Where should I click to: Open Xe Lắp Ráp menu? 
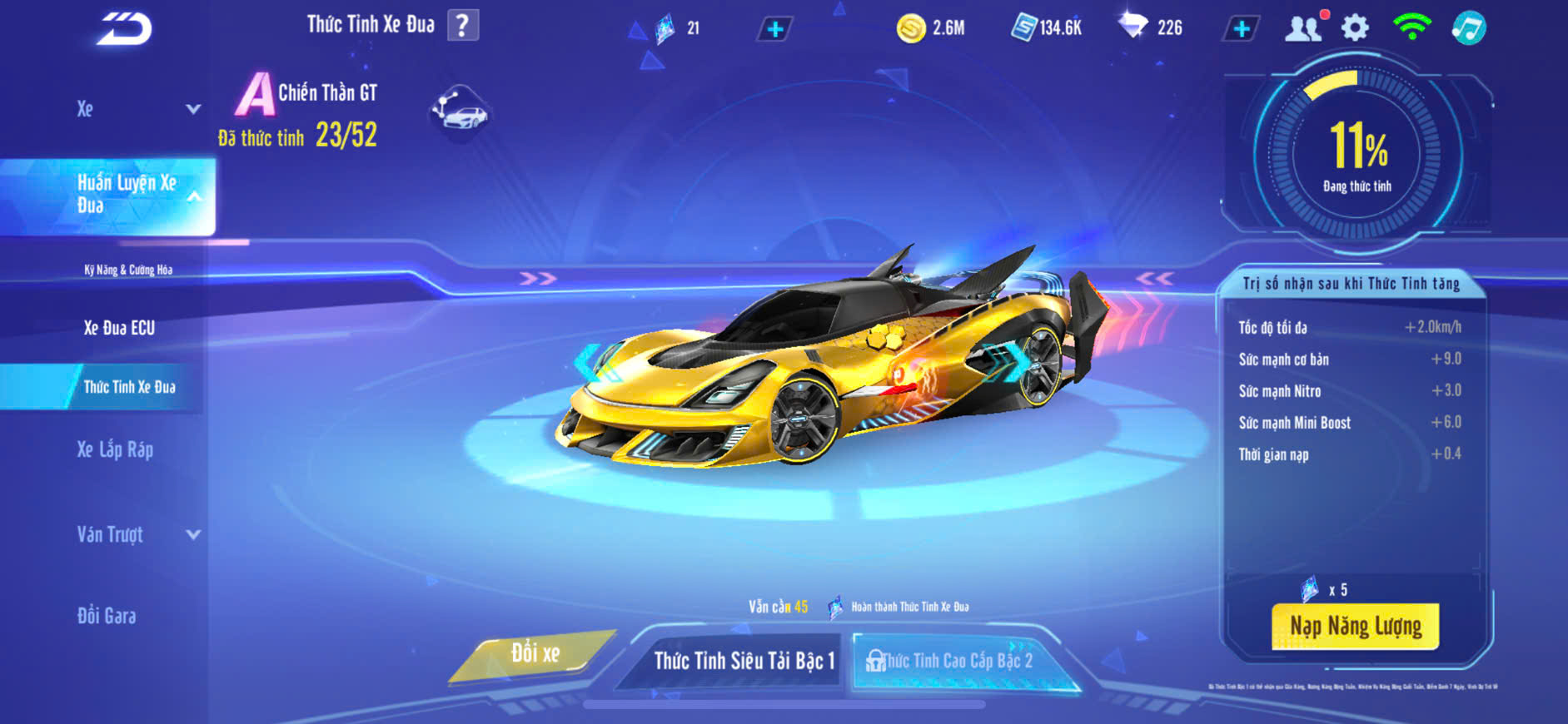pyautogui.click(x=115, y=450)
